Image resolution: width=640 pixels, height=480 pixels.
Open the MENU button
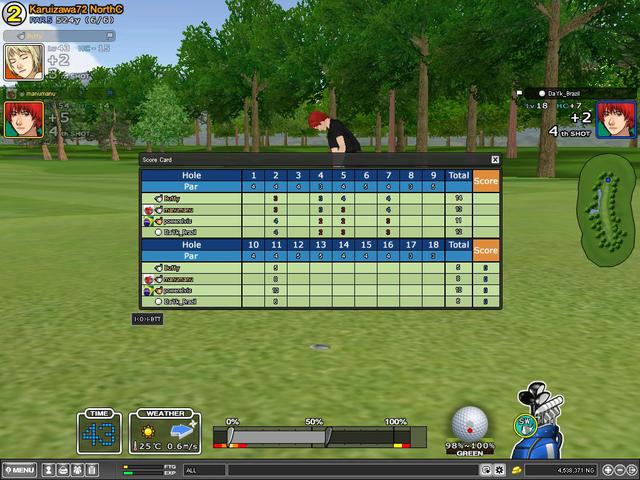coord(19,469)
